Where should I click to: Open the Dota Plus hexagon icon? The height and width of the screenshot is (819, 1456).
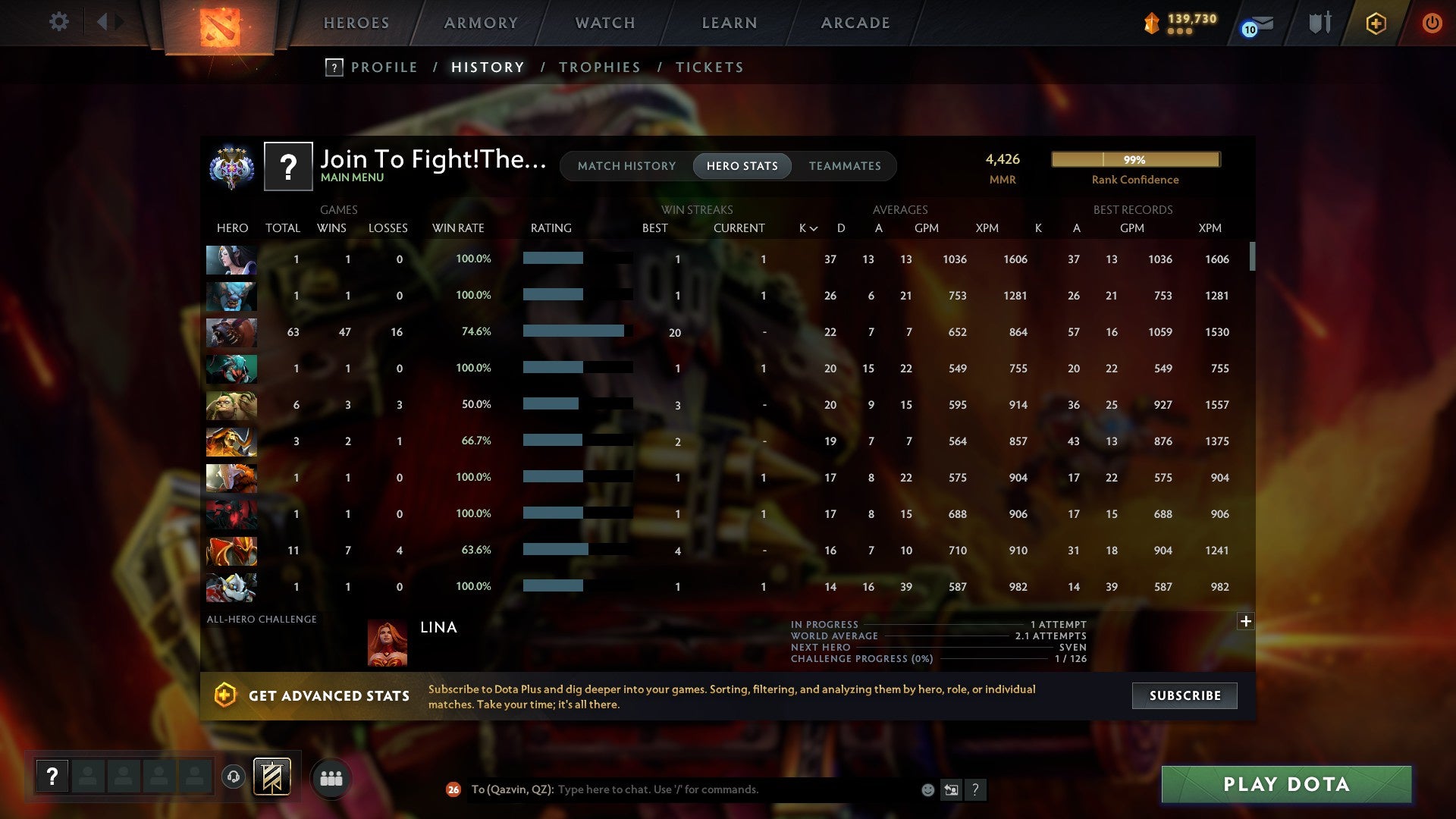1375,23
